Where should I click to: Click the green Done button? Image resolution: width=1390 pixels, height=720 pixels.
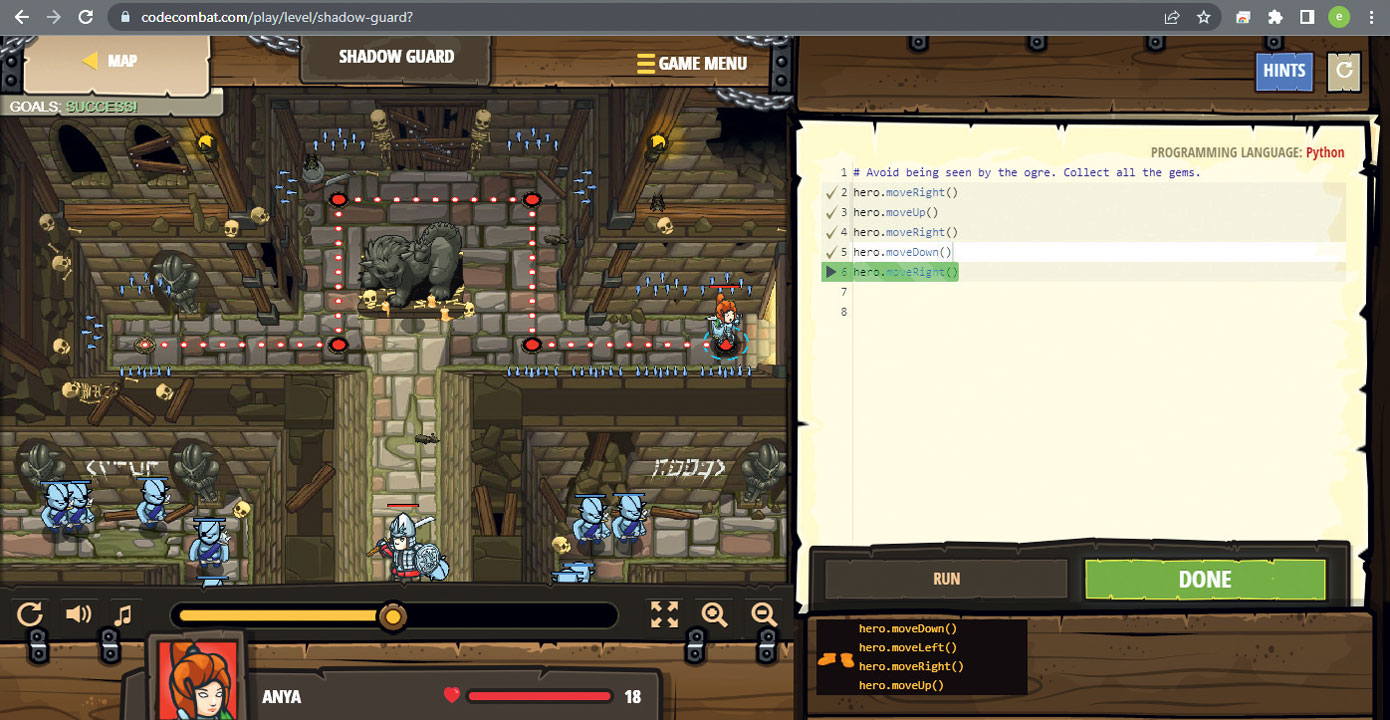[x=1204, y=580]
